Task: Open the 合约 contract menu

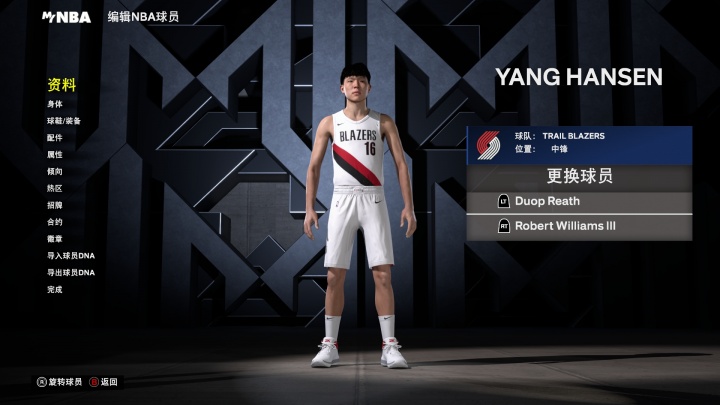Action: pyautogui.click(x=54, y=222)
